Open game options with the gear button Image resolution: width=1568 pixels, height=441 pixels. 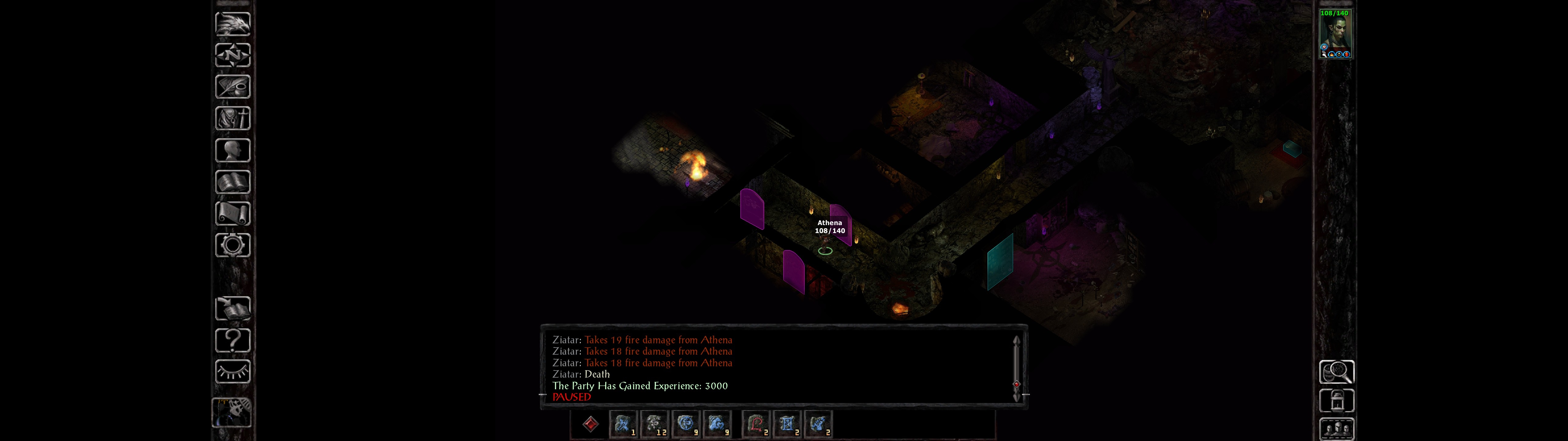(232, 246)
